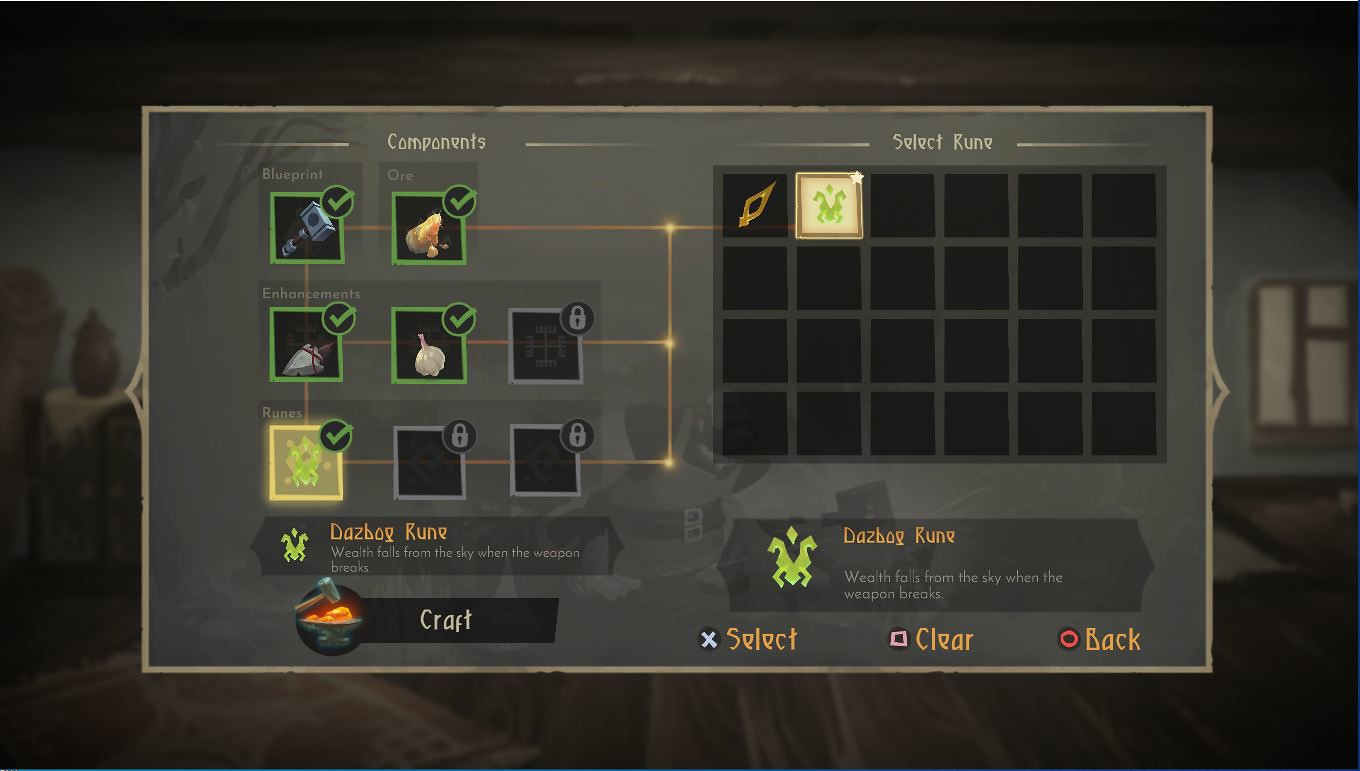Craft the weapon with the Craft button
The width and height of the screenshot is (1360, 771).
(x=445, y=621)
